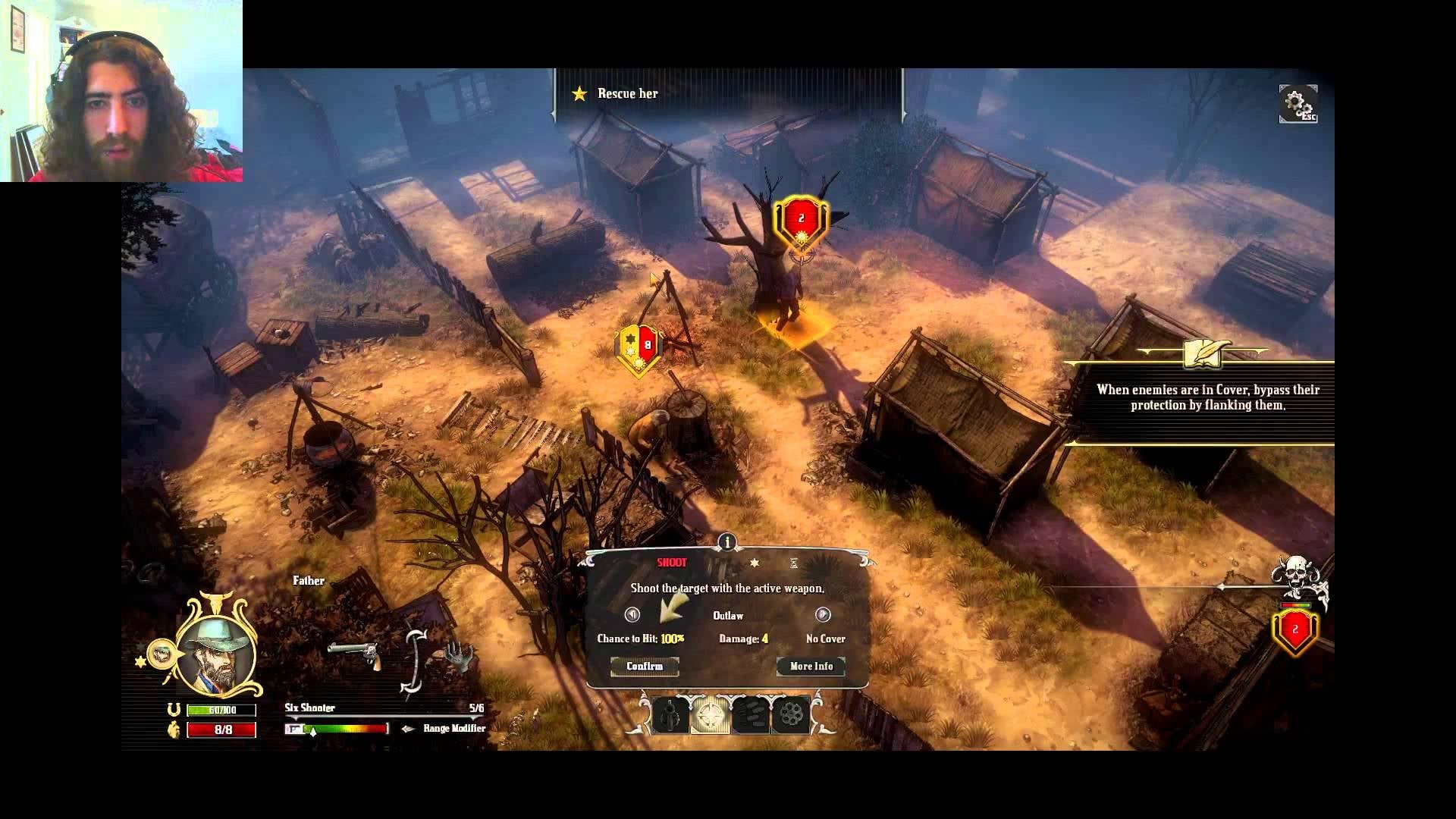
Task: Click the info icon above the shoot panel
Action: coord(726,541)
